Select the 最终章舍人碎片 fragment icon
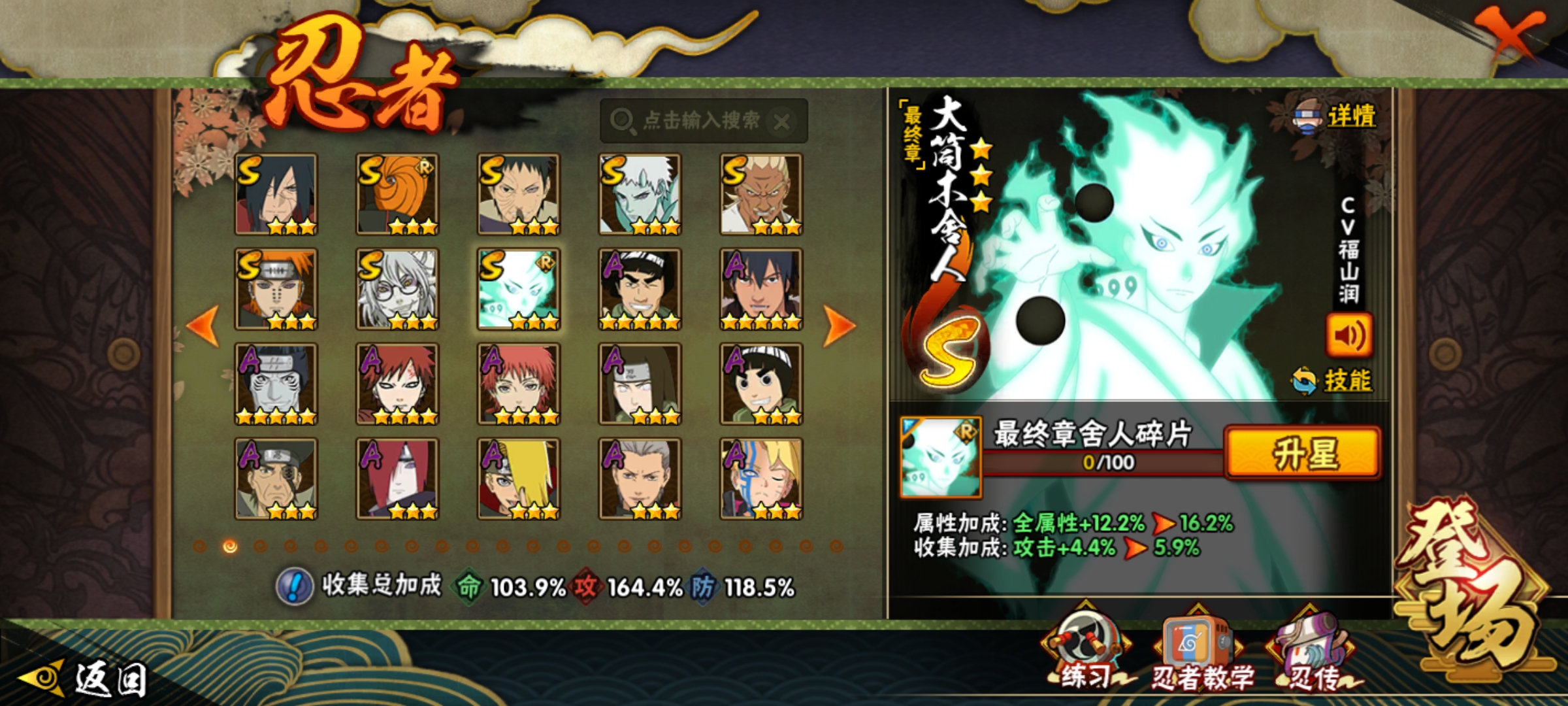The image size is (1568, 706). [941, 458]
